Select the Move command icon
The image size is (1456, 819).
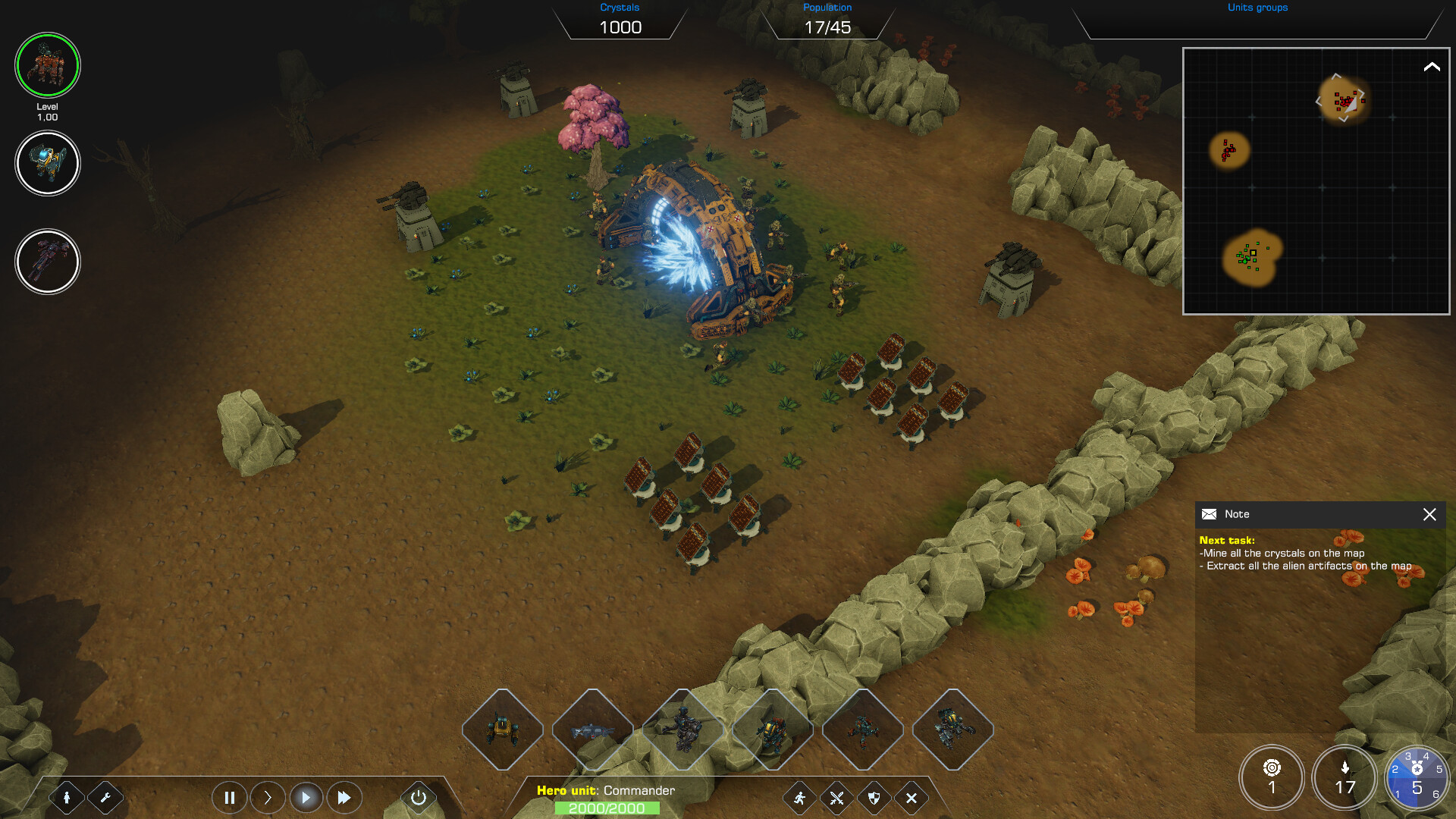pos(799,799)
